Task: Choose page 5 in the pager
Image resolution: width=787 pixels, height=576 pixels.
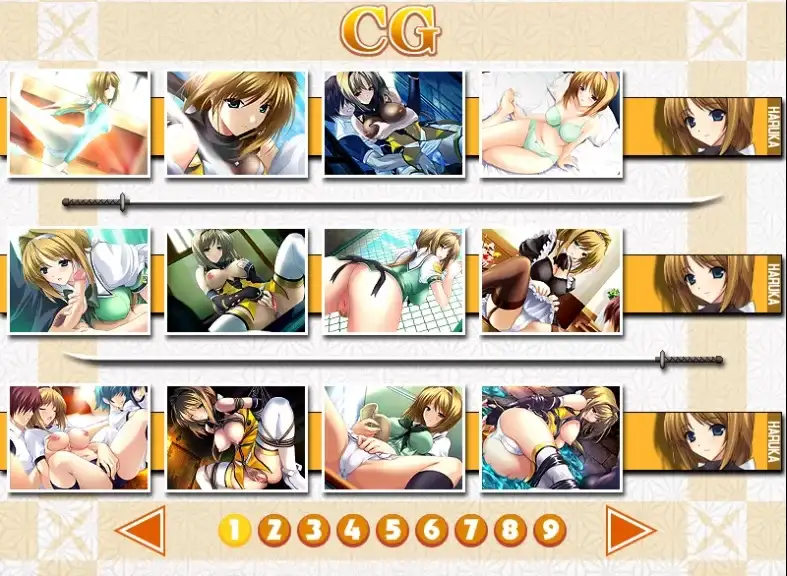Action: click(x=392, y=530)
